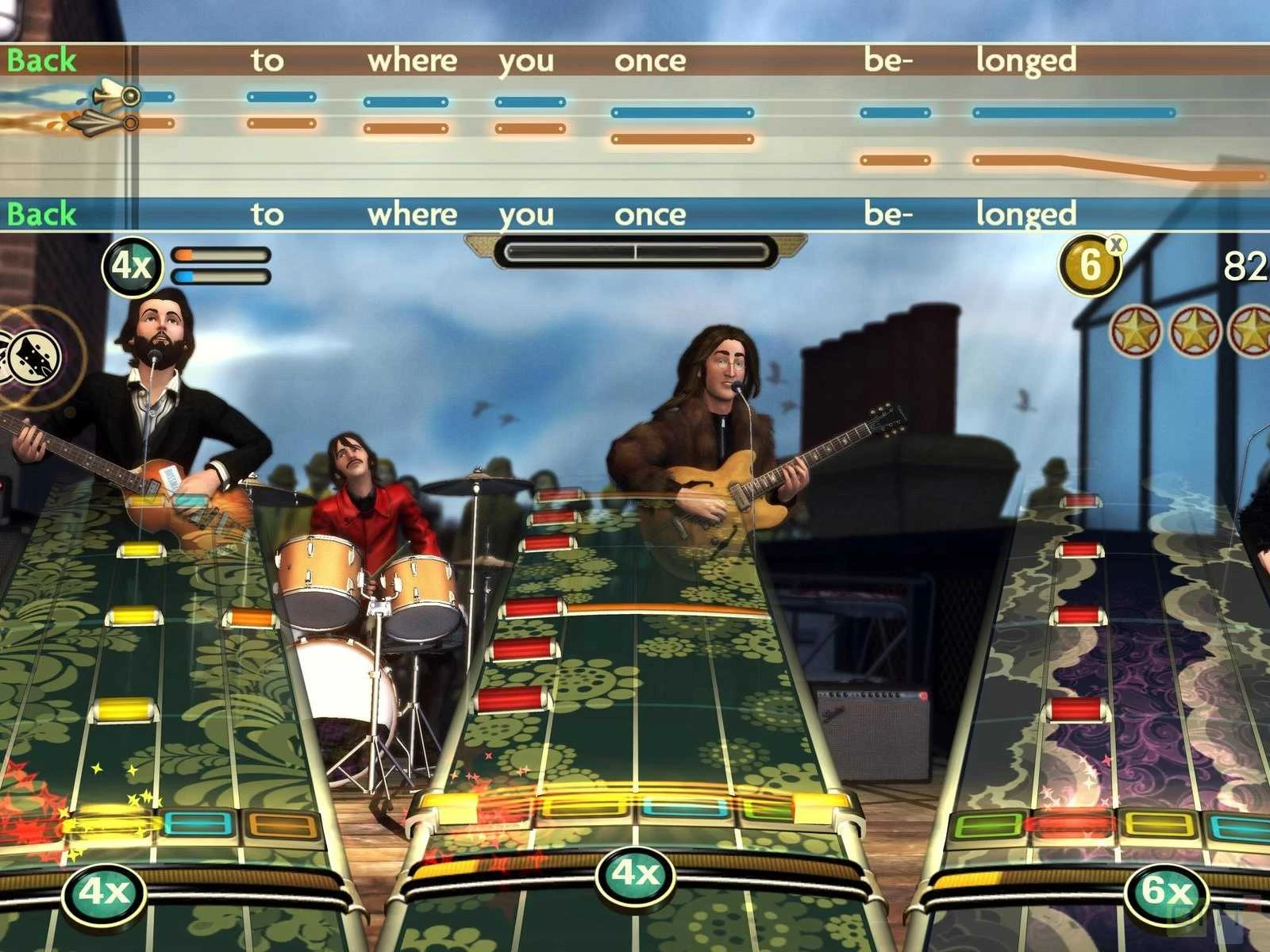Viewport: 1270px width, 952px height.
Task: Hit the green fret target on right highway
Action: [987, 825]
